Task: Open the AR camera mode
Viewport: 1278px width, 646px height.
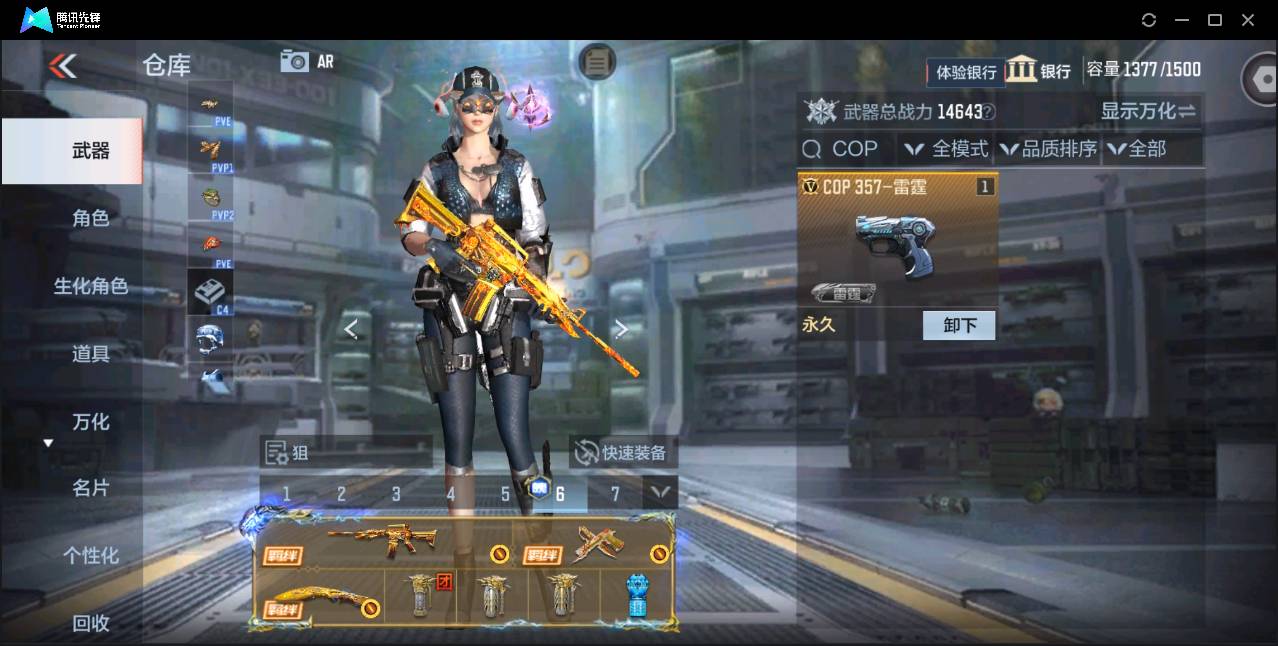Action: 307,61
